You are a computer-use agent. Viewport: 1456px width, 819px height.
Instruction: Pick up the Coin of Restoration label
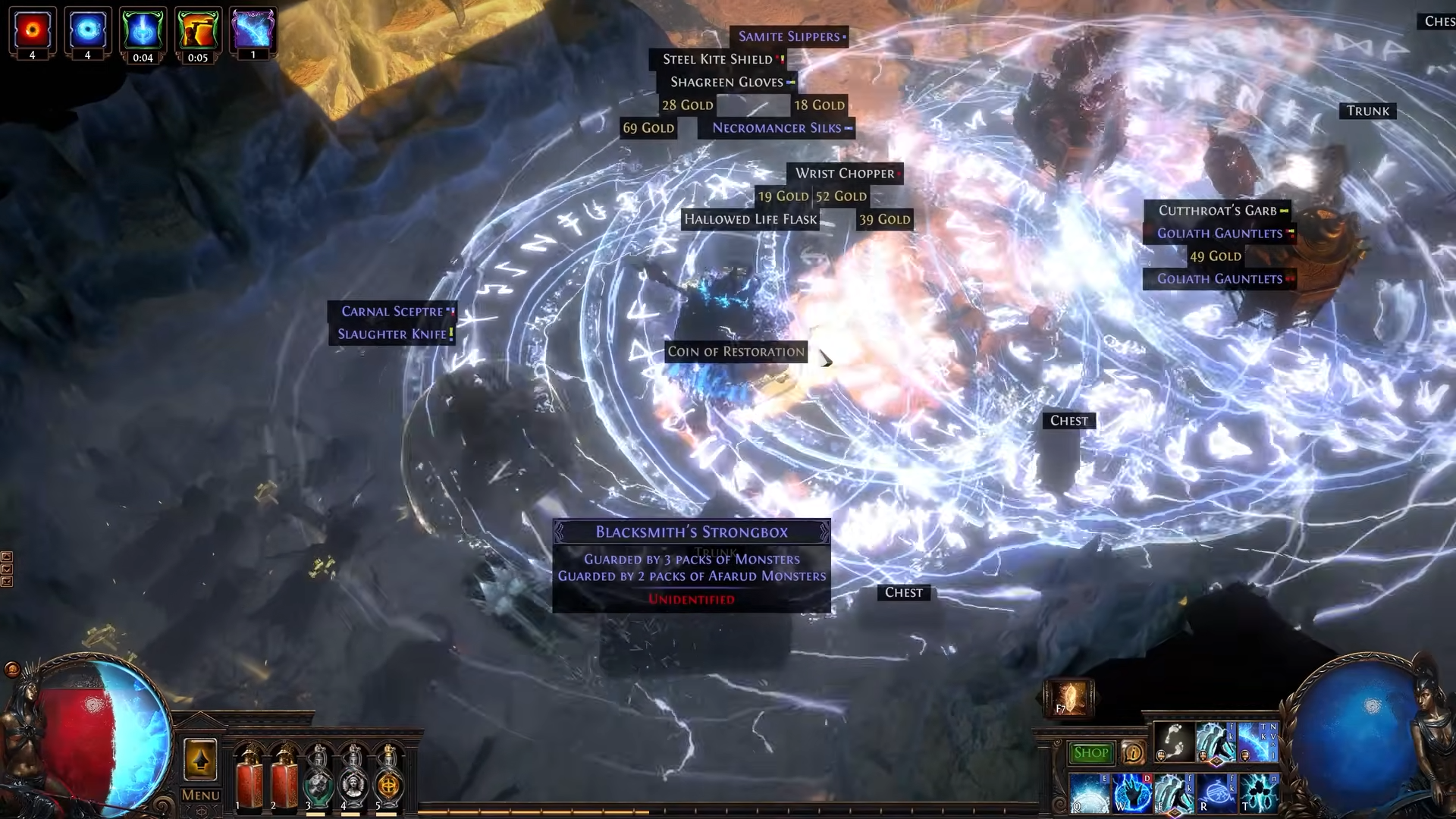pos(736,352)
